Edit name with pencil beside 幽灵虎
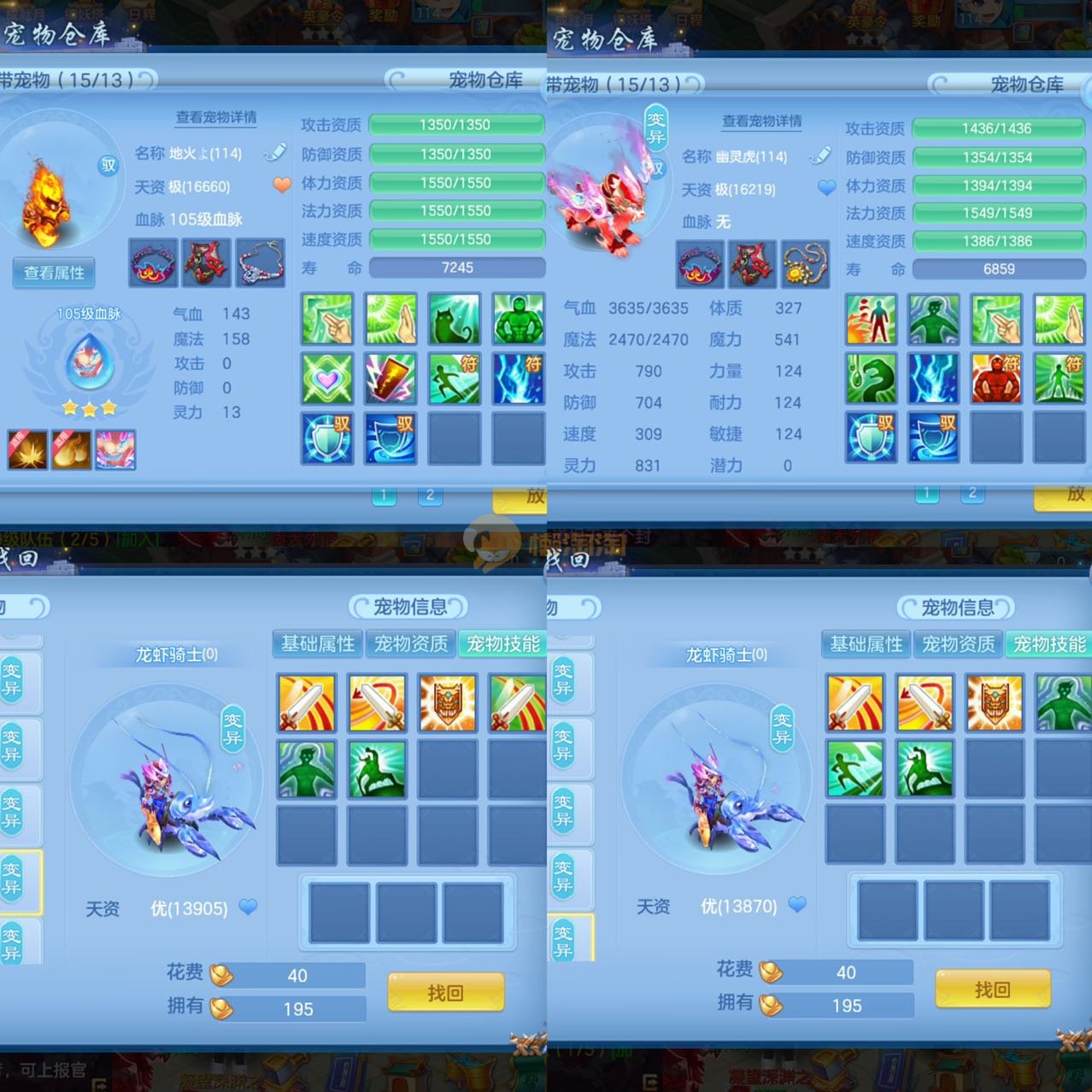 (x=819, y=156)
